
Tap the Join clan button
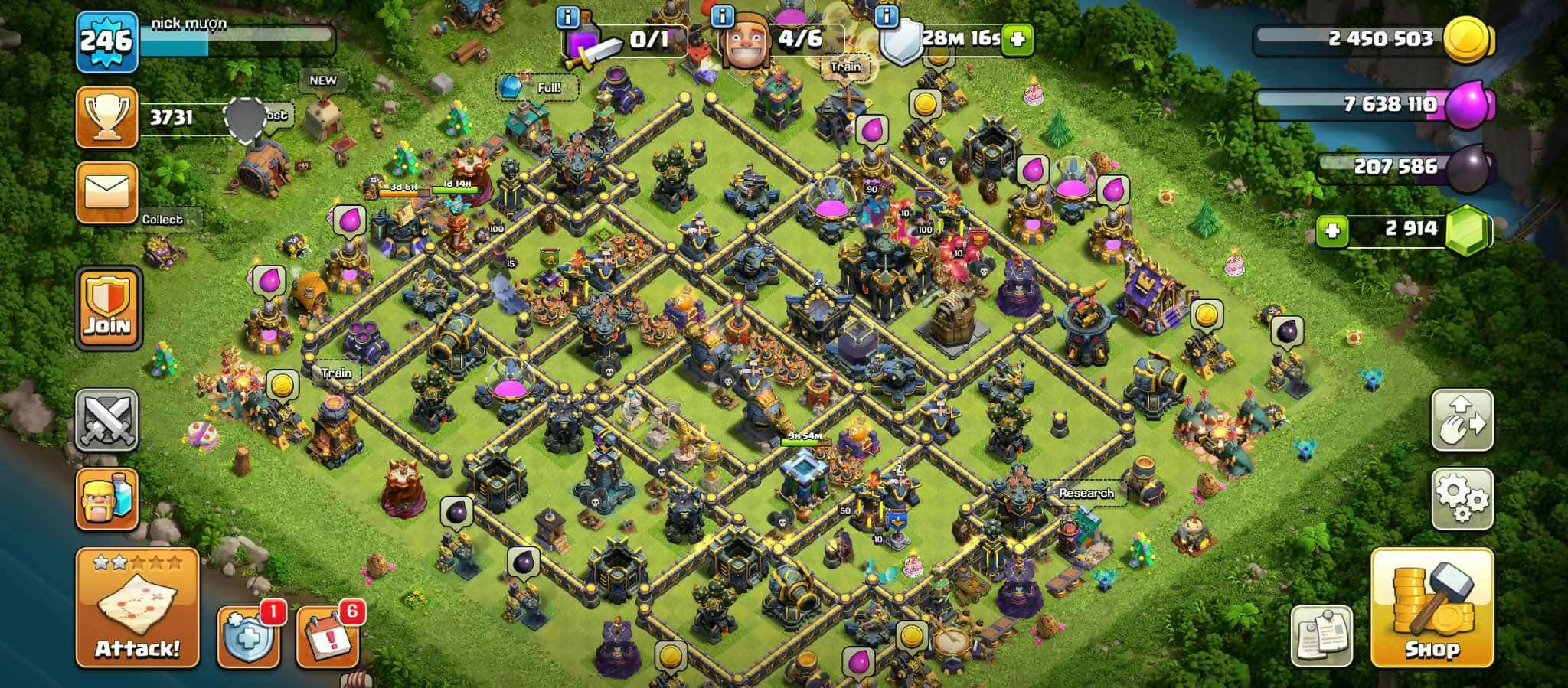click(x=108, y=308)
